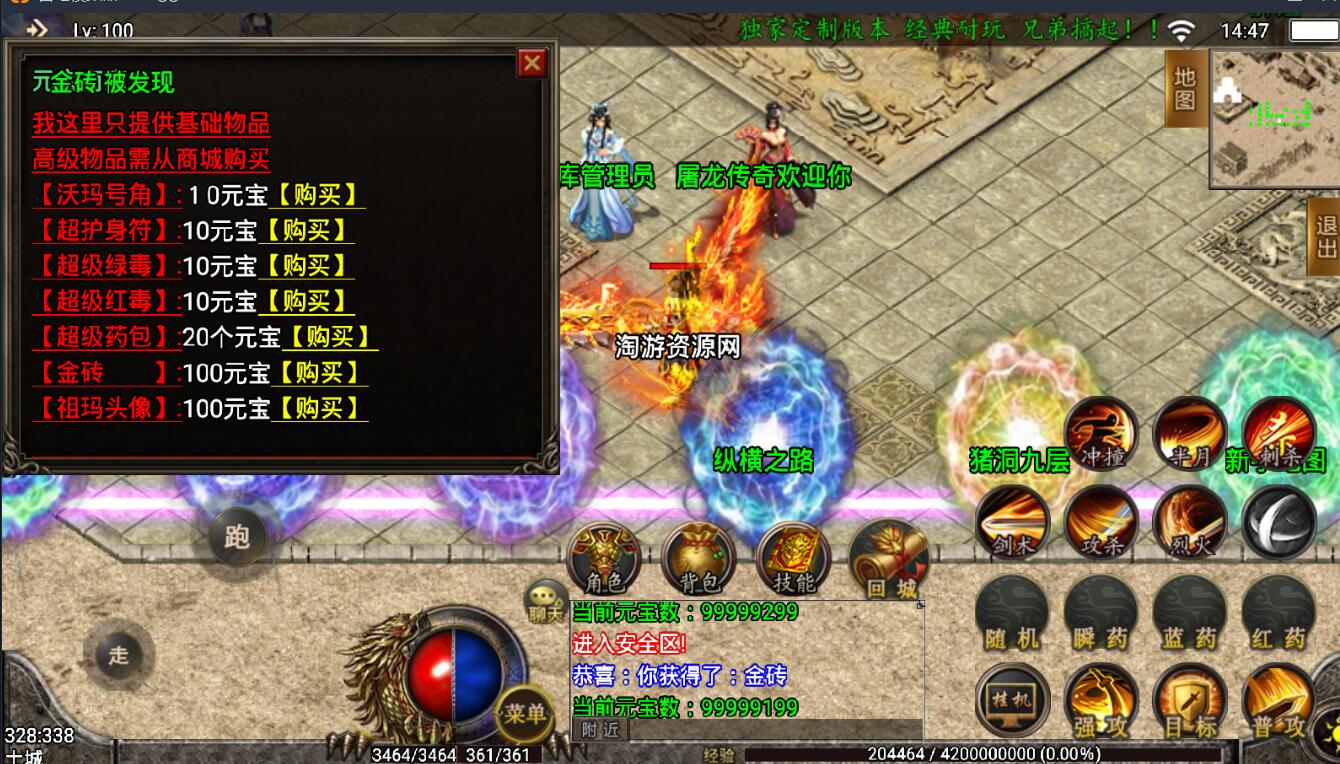1340x764 pixels.
Task: Toggle 挂机 auto-play mode
Action: pyautogui.click(x=1012, y=700)
